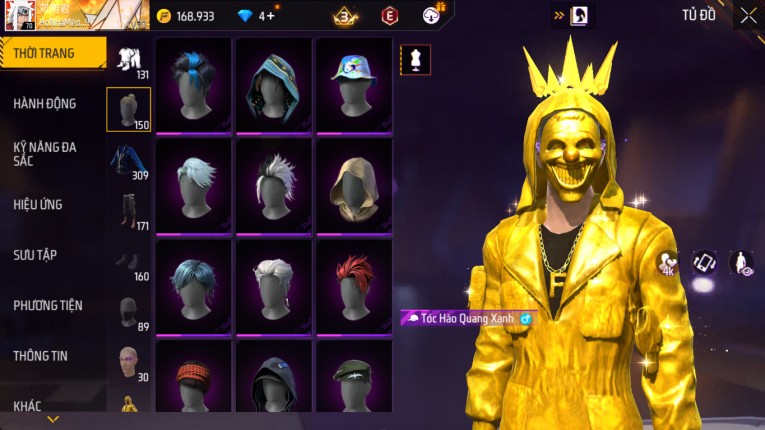The image size is (765, 430).
Task: Open the Hiệu Ứng category
Action: tap(38, 204)
